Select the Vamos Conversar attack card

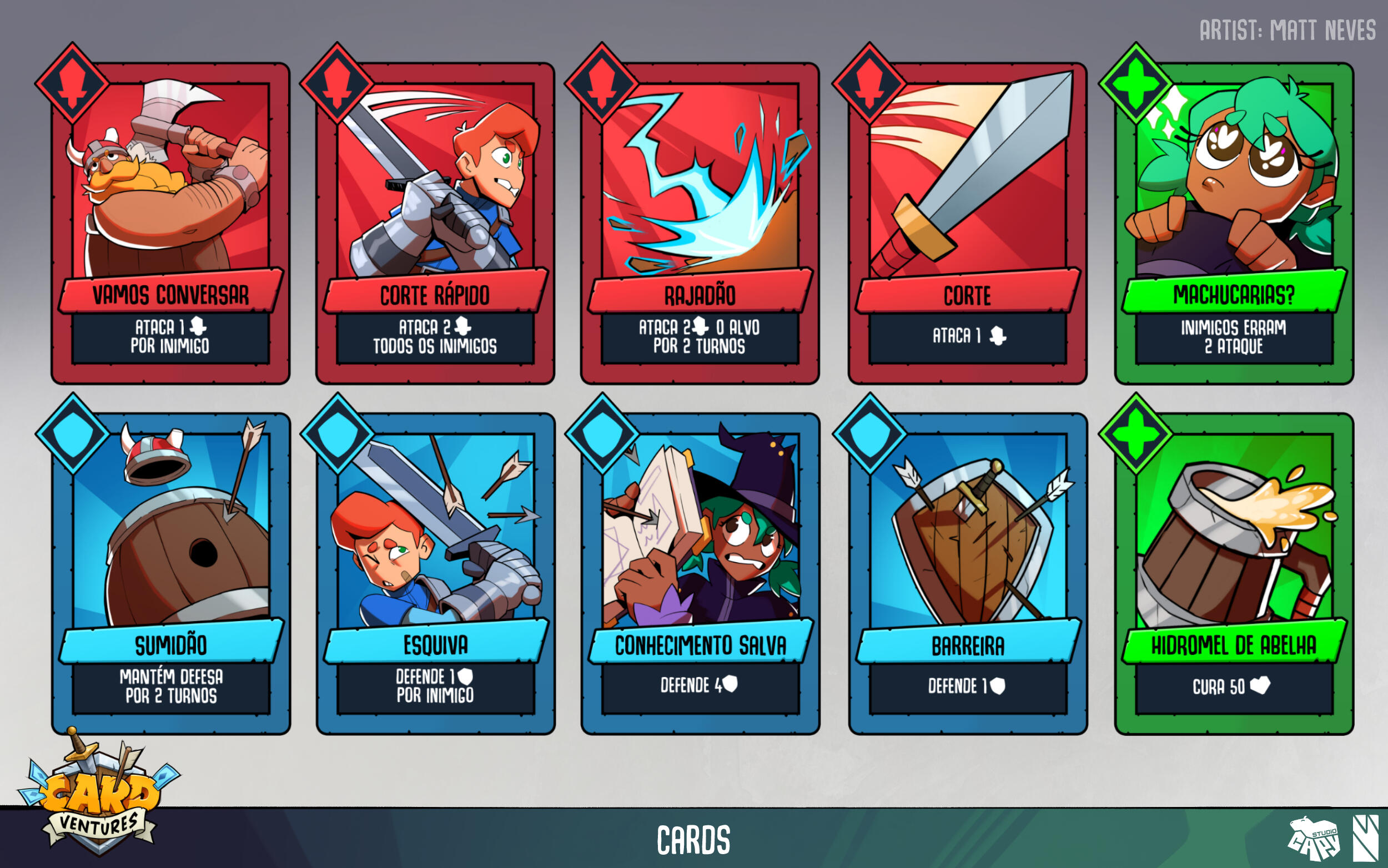tap(170, 224)
